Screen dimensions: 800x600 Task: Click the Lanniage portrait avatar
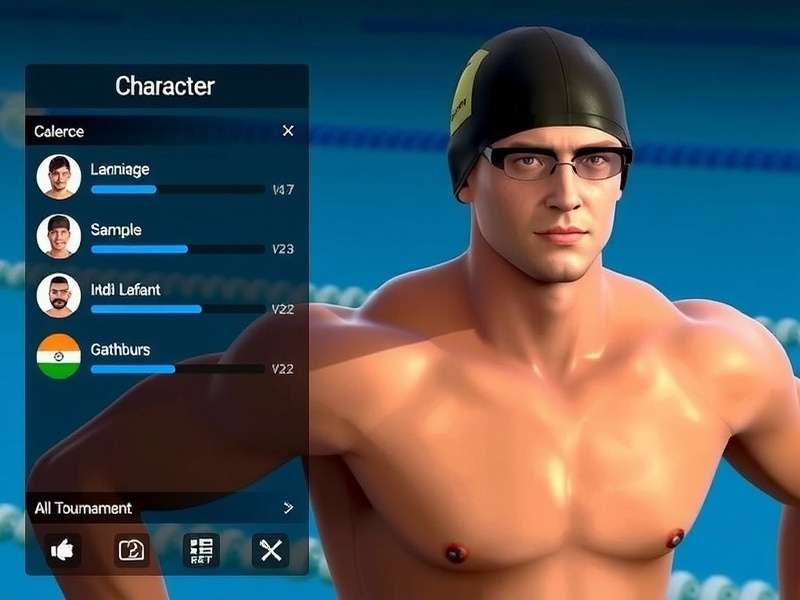(x=59, y=176)
